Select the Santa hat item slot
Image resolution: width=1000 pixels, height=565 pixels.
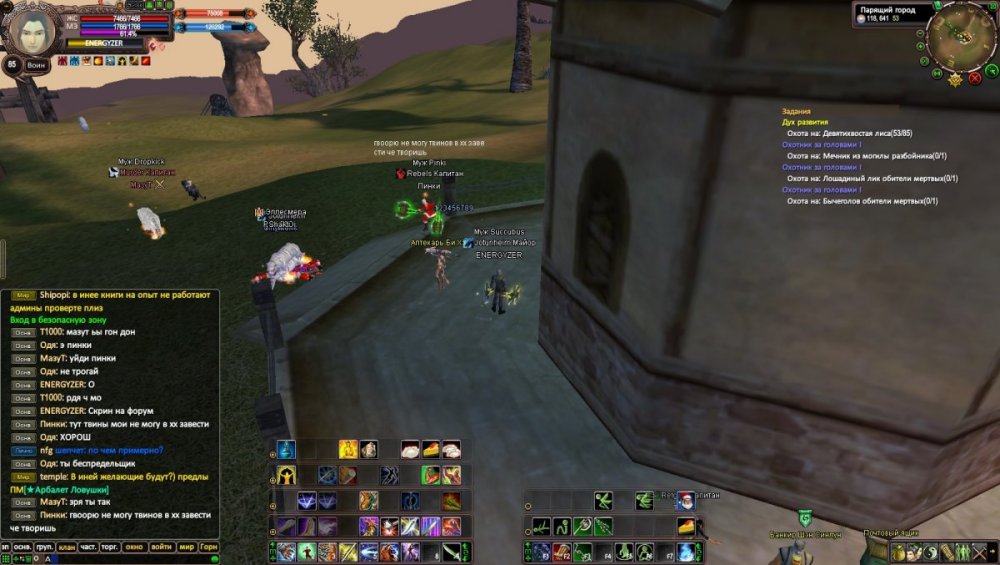[x=686, y=500]
